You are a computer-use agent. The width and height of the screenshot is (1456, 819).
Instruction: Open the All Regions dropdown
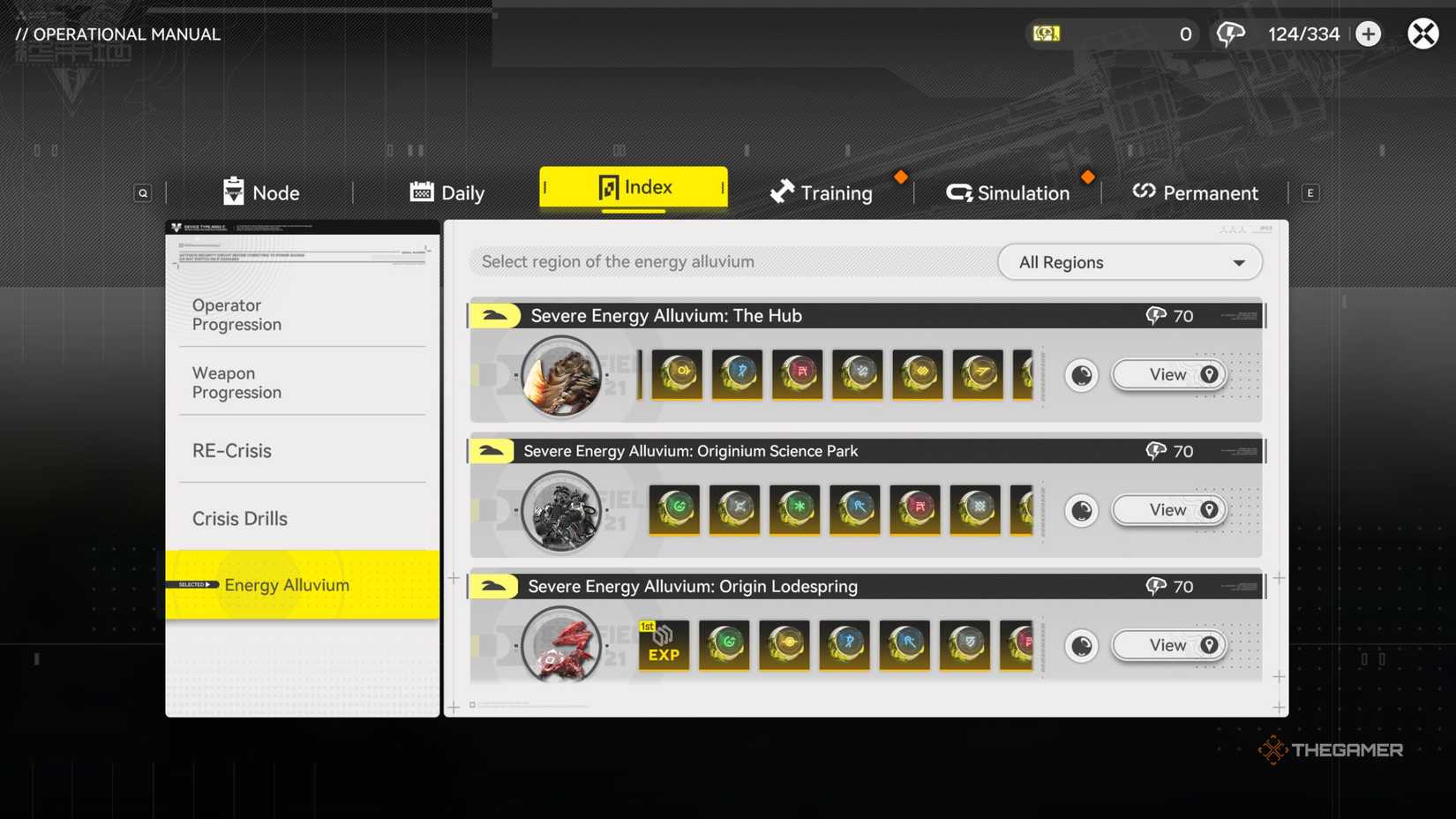(x=1130, y=262)
